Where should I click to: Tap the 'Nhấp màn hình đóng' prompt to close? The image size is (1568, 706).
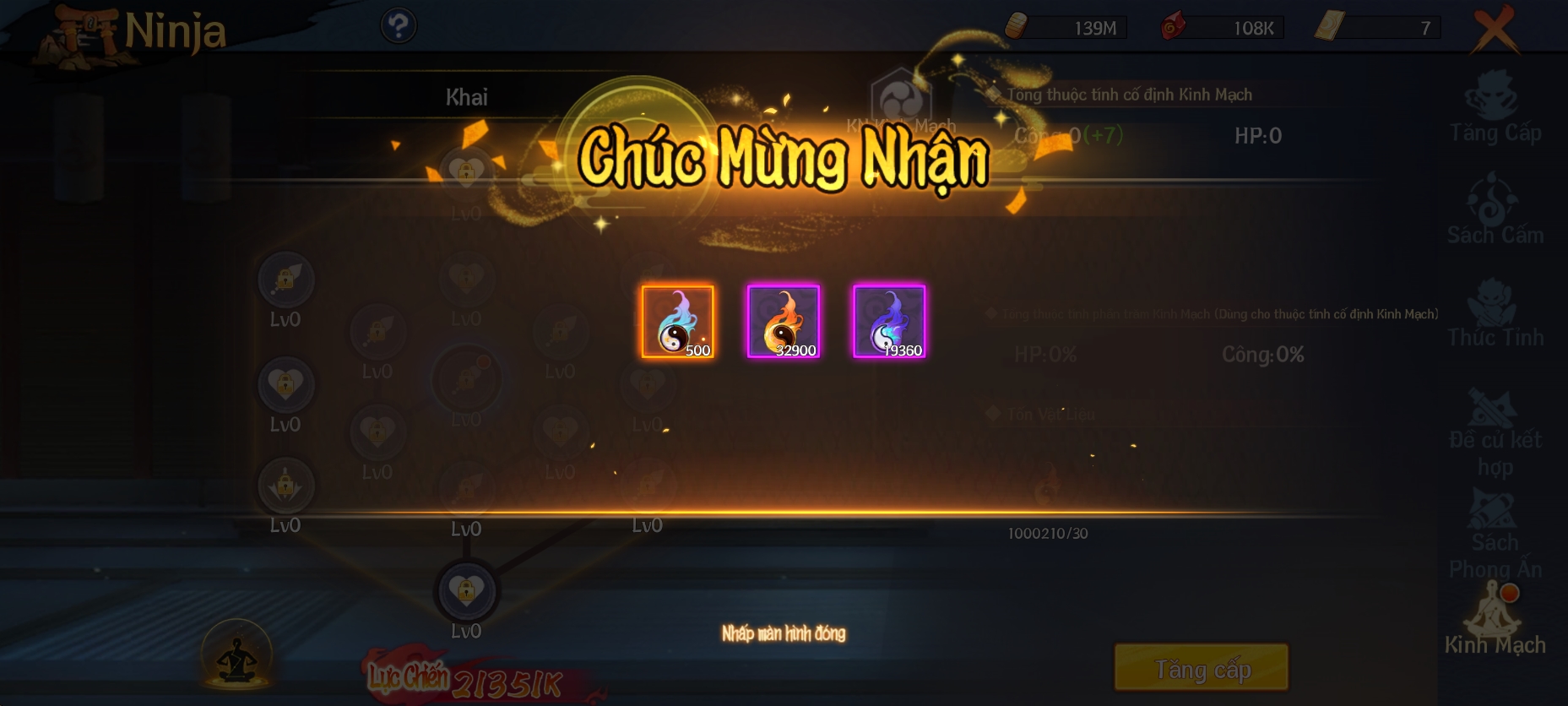(x=784, y=633)
